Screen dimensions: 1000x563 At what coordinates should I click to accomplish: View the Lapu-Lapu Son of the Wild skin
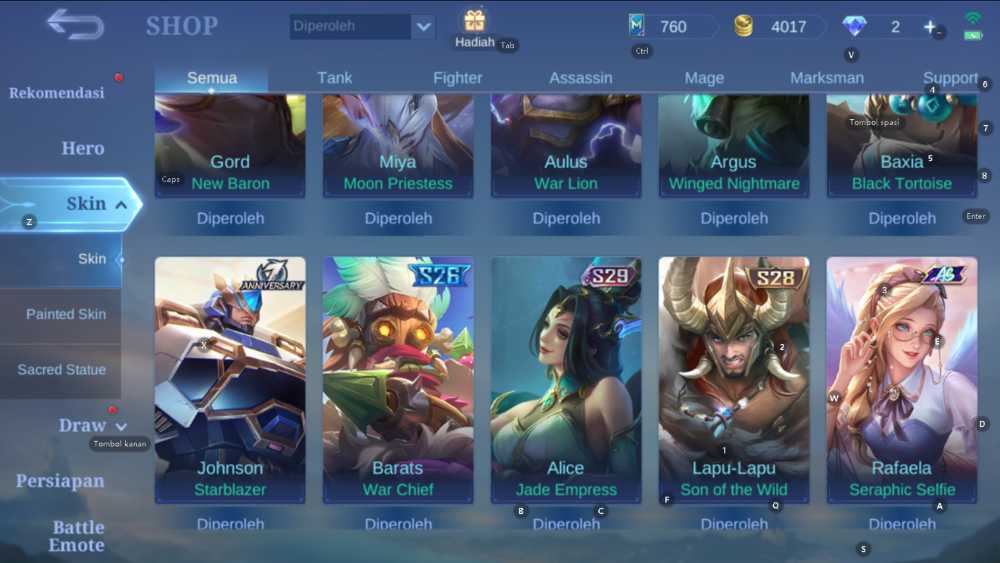coord(734,380)
